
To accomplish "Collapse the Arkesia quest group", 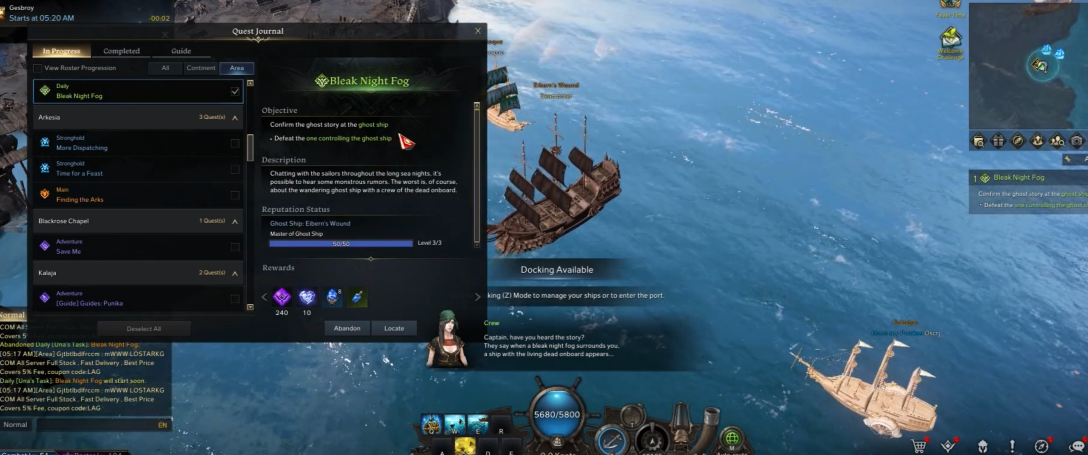I will pos(235,118).
